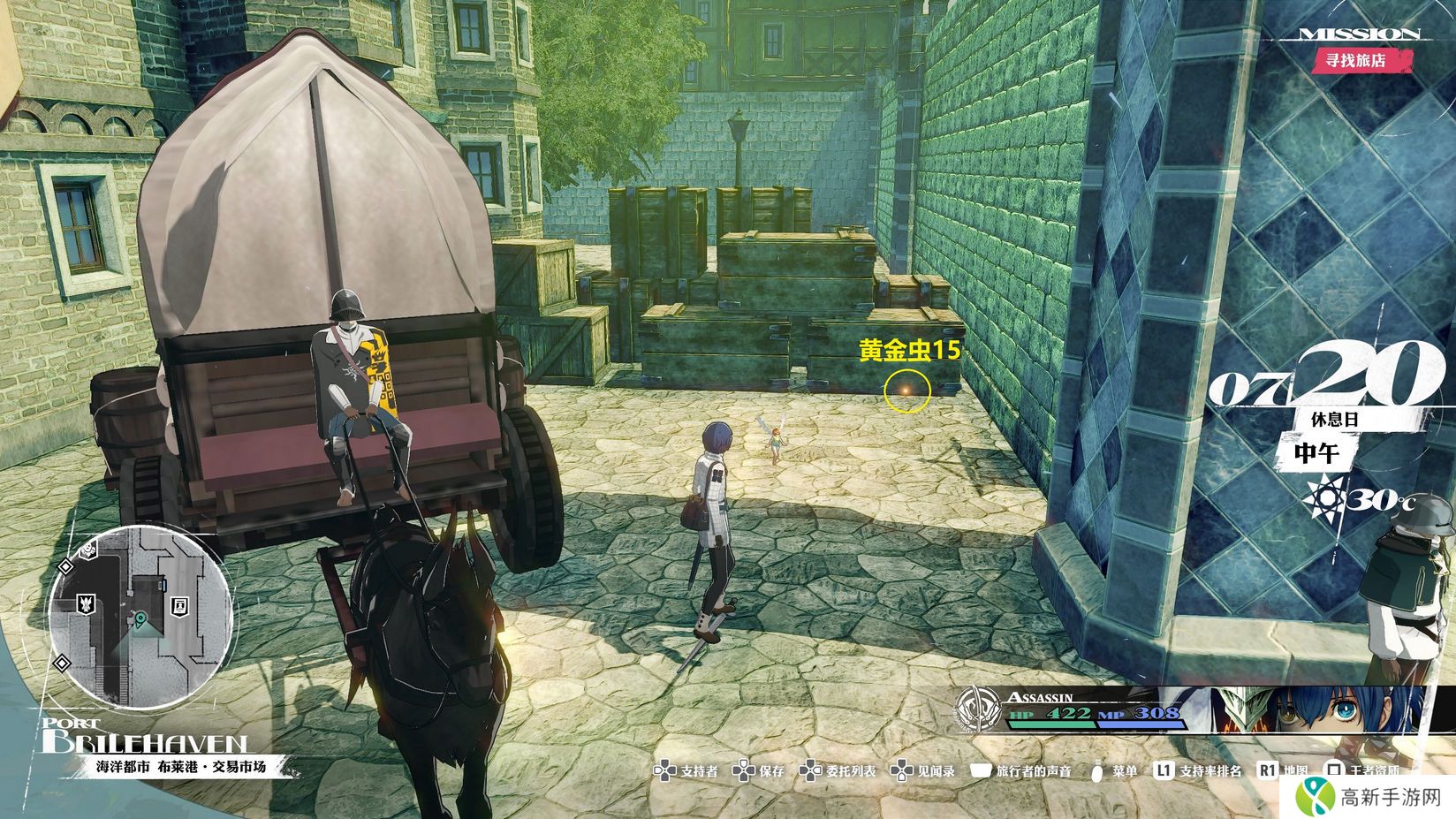Open the minimap of Port Brilehaven
The height and width of the screenshot is (819, 1456).
(141, 616)
